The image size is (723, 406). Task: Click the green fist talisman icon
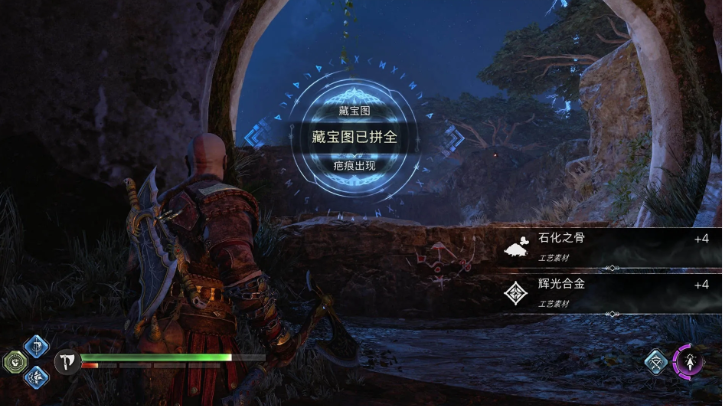[x=14, y=361]
